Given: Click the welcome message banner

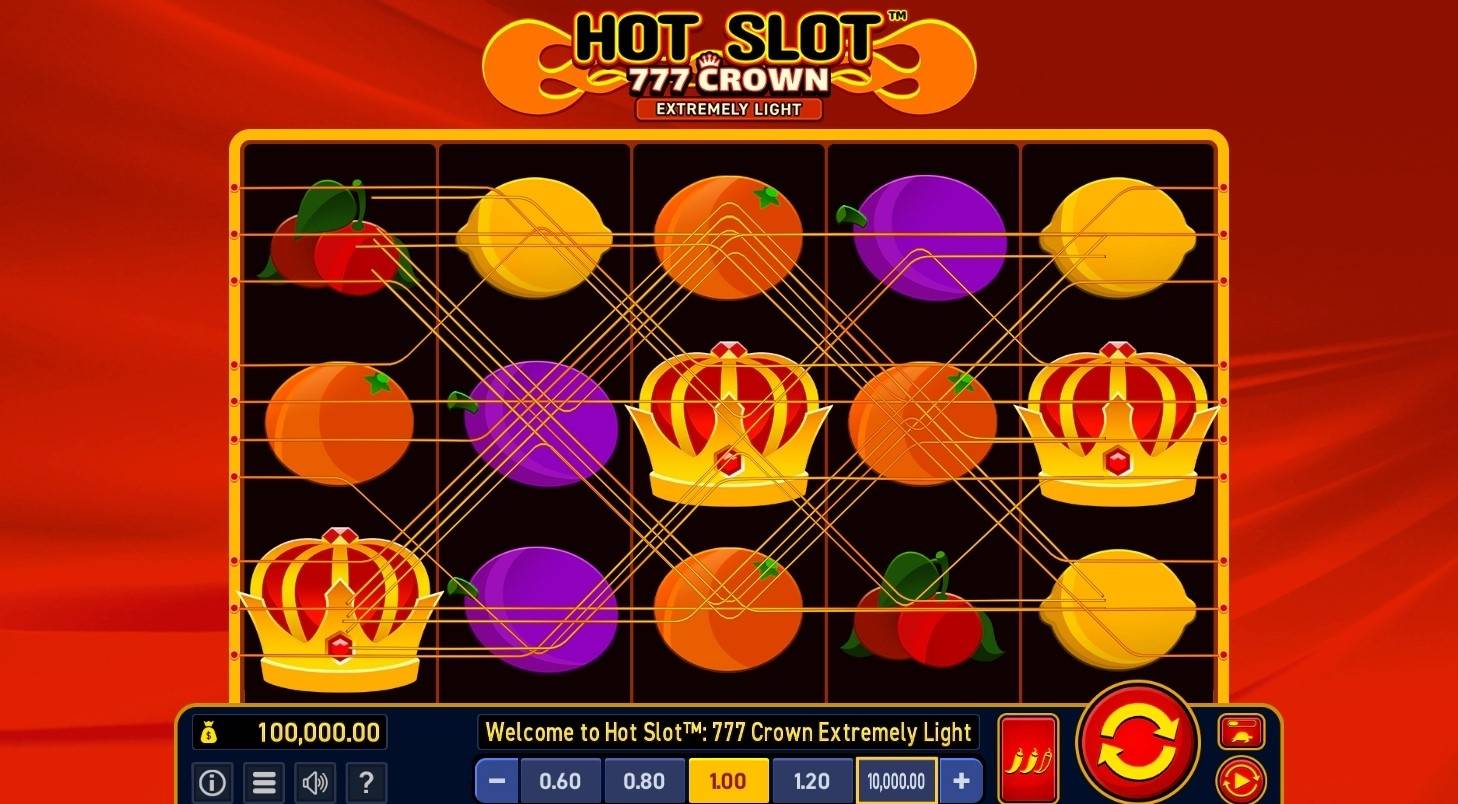Looking at the screenshot, I should point(729,733).
